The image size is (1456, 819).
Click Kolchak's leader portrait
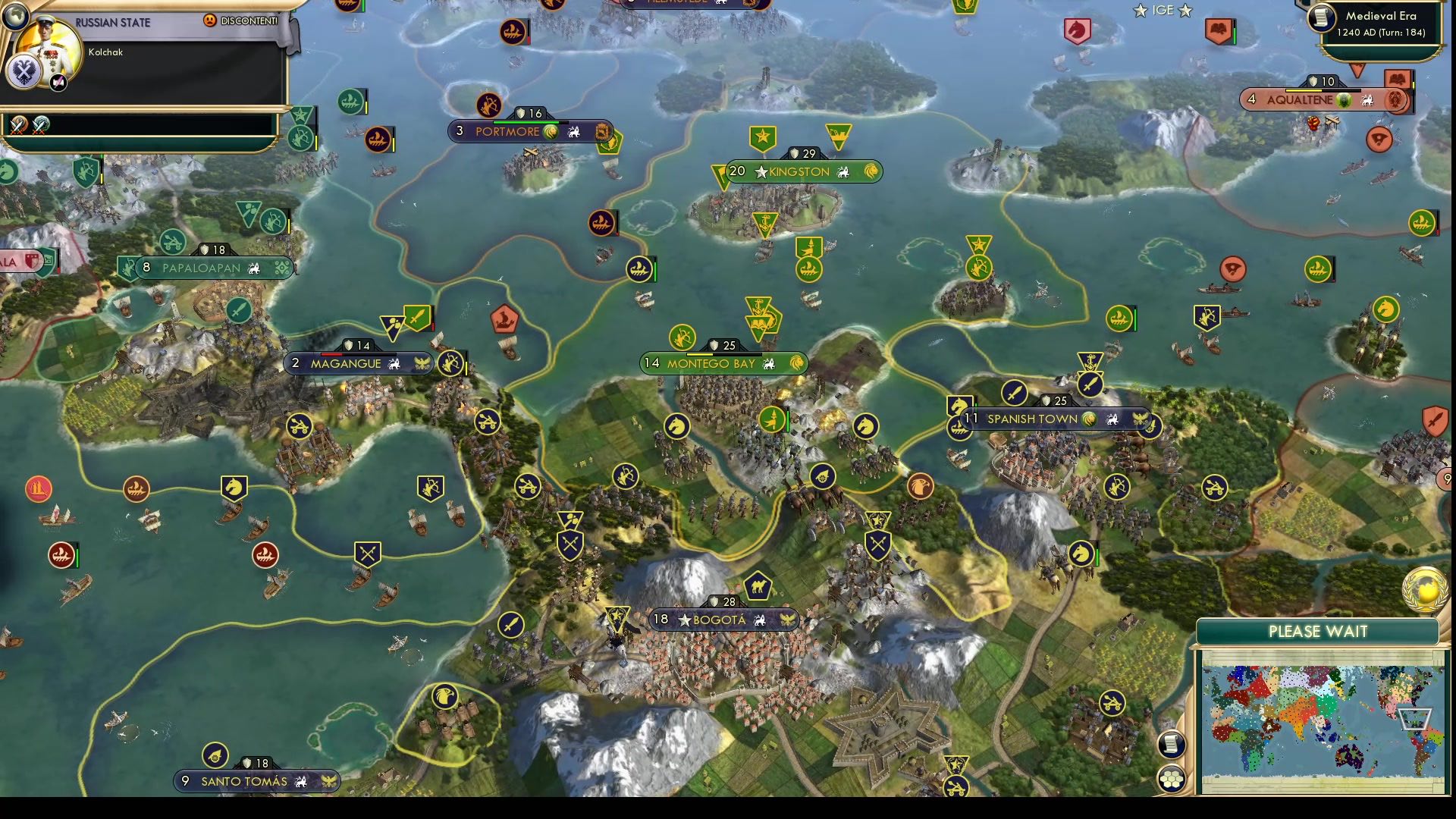point(47,48)
